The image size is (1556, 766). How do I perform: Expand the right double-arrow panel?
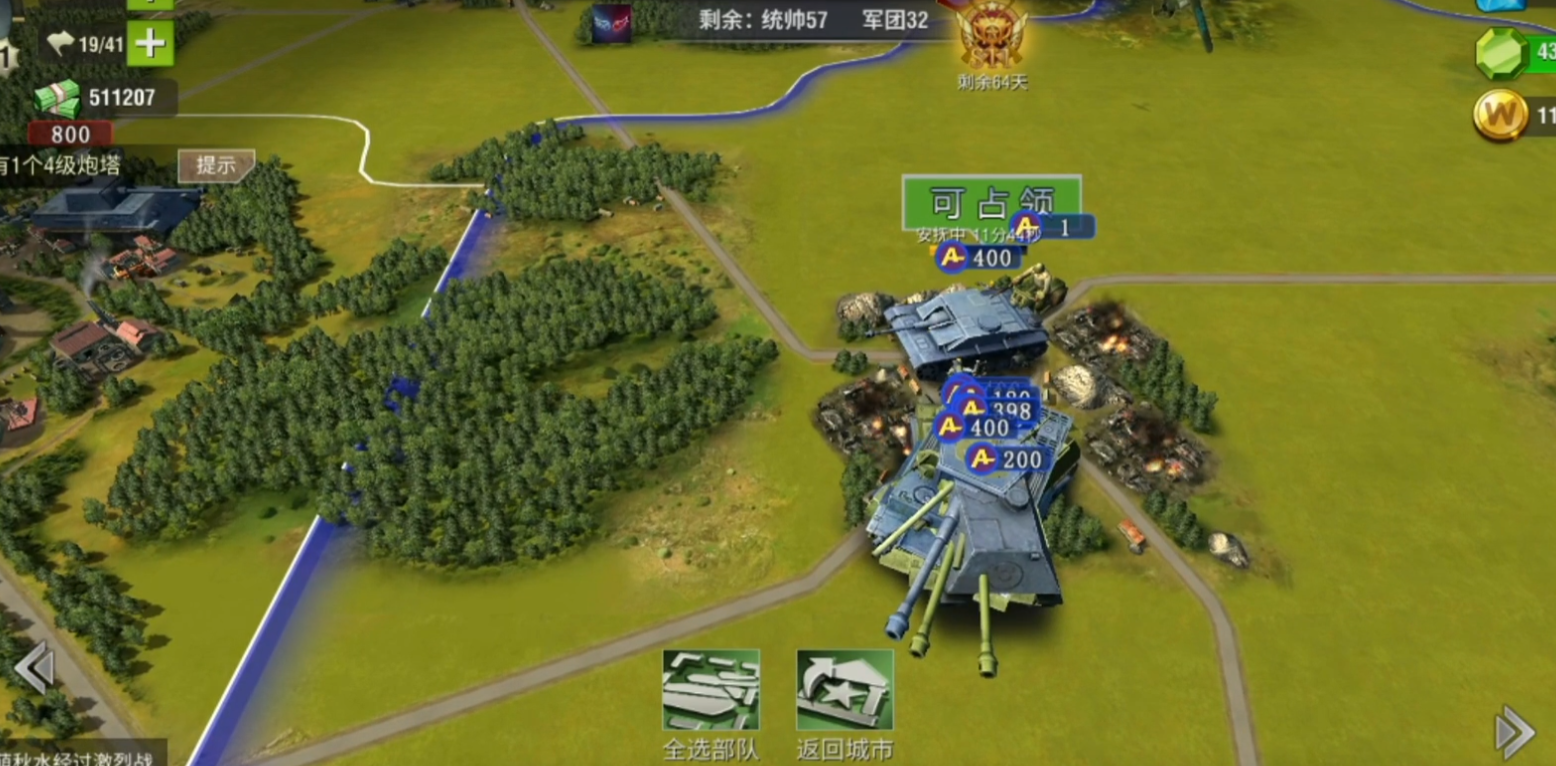click(1514, 731)
